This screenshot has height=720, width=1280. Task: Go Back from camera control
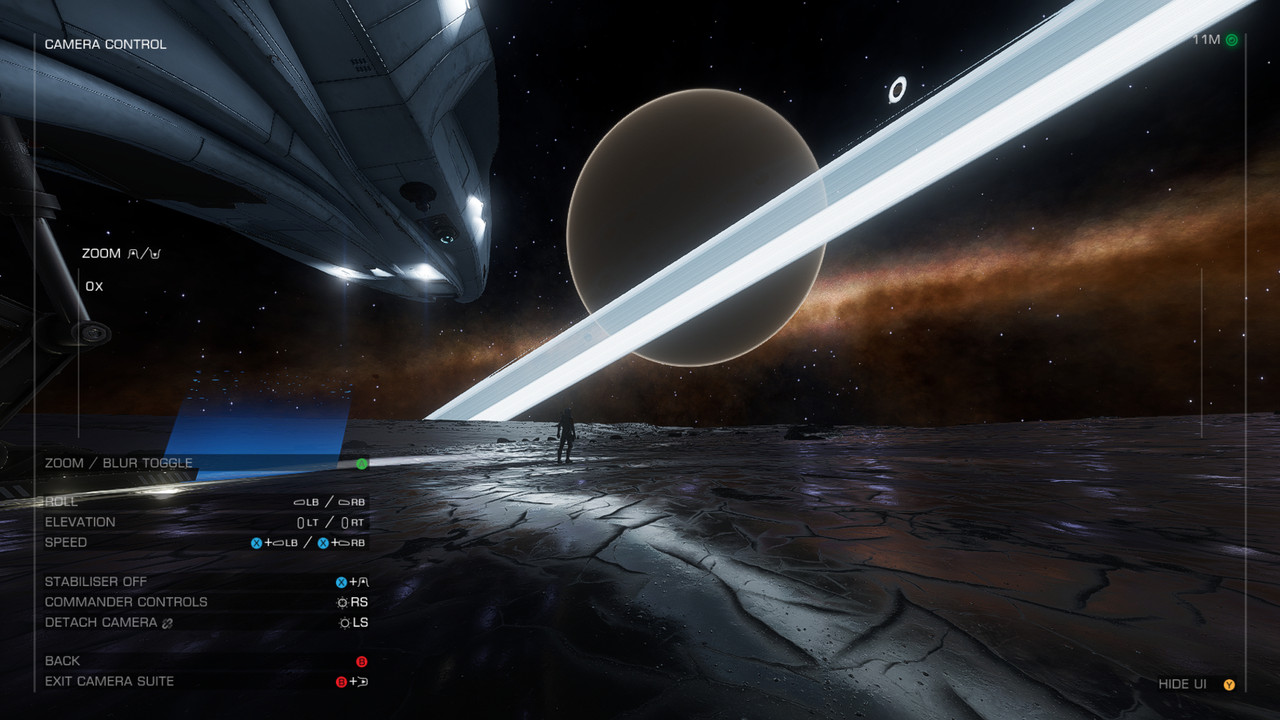(x=63, y=661)
